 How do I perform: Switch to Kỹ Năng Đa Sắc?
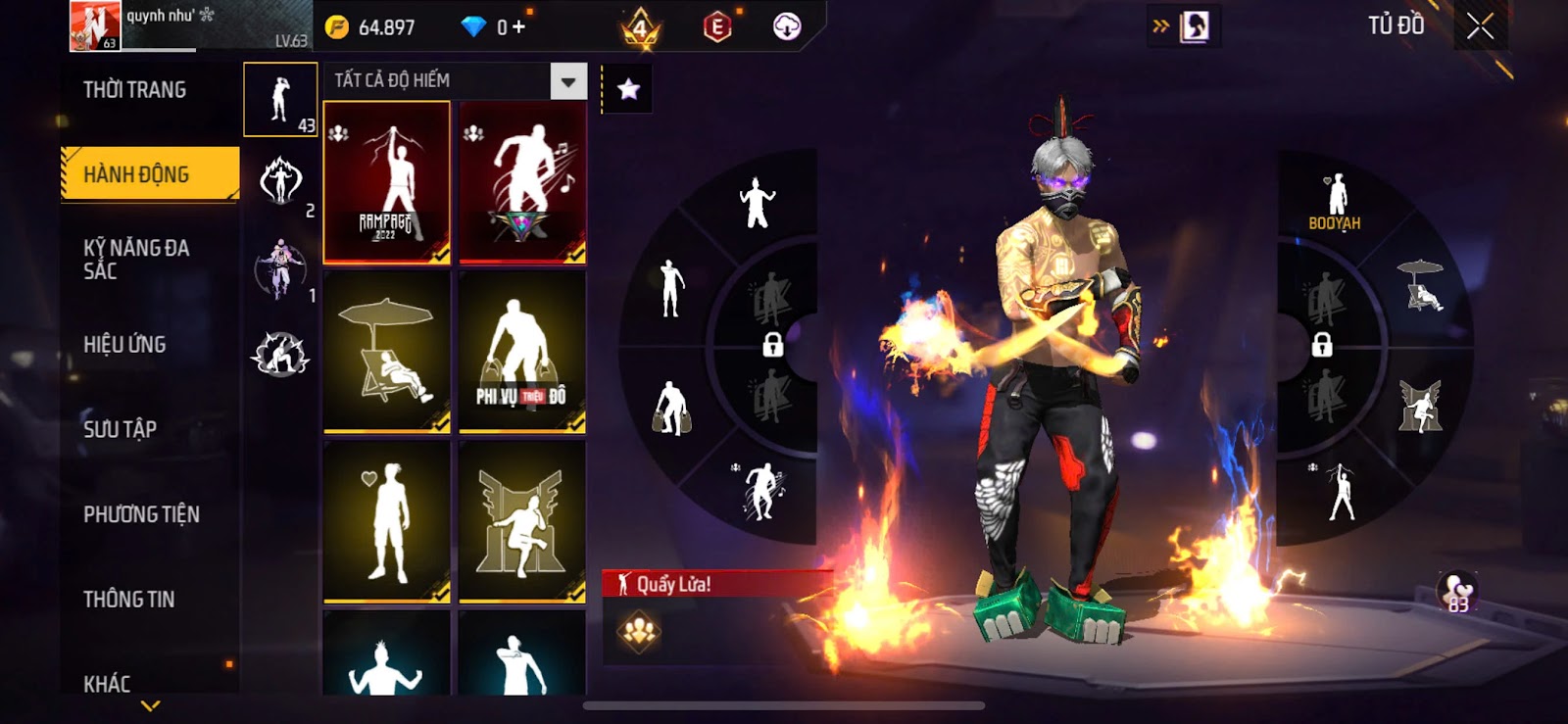click(x=136, y=260)
